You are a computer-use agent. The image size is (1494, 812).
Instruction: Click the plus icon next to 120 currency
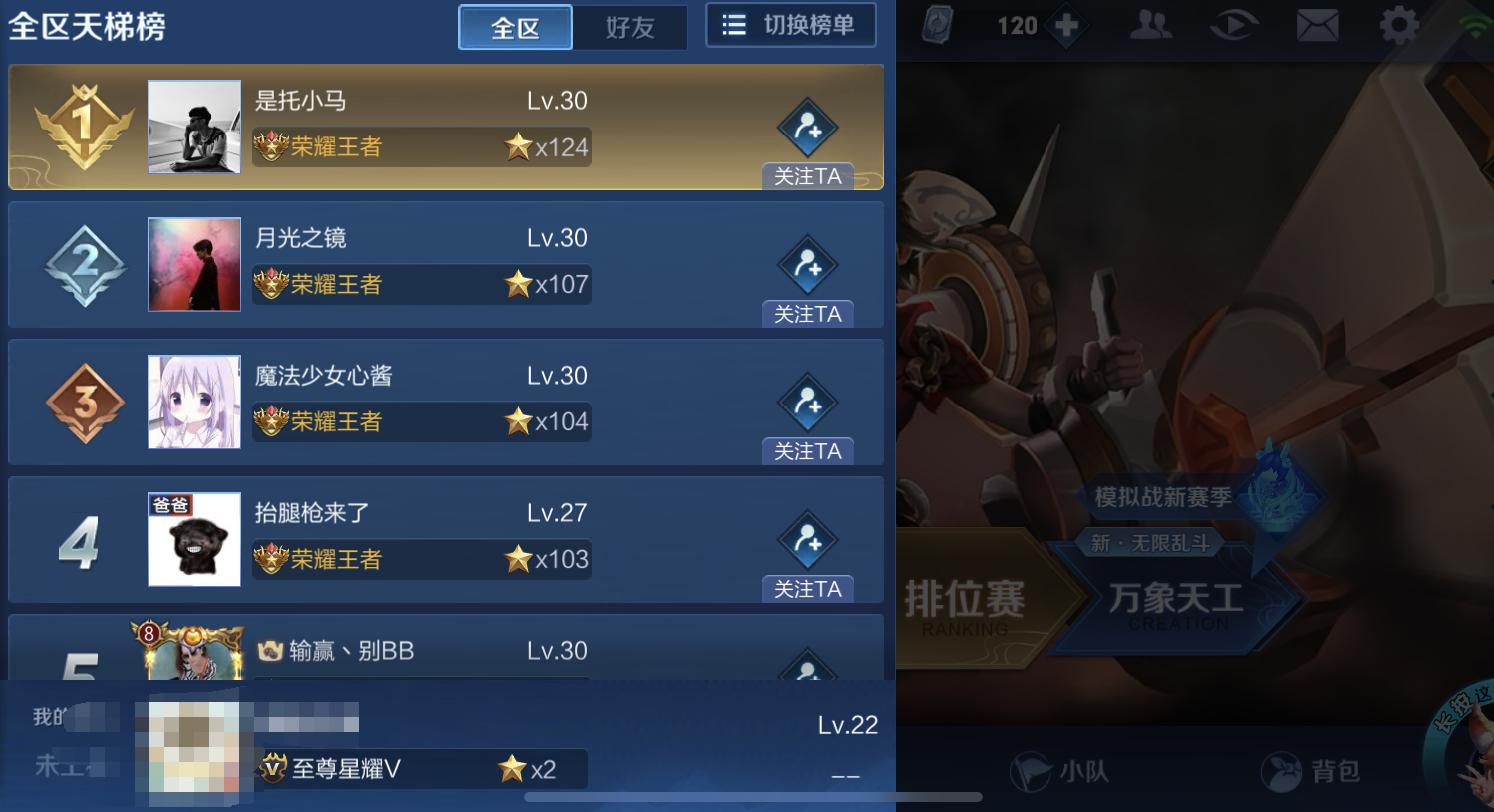click(x=1066, y=25)
